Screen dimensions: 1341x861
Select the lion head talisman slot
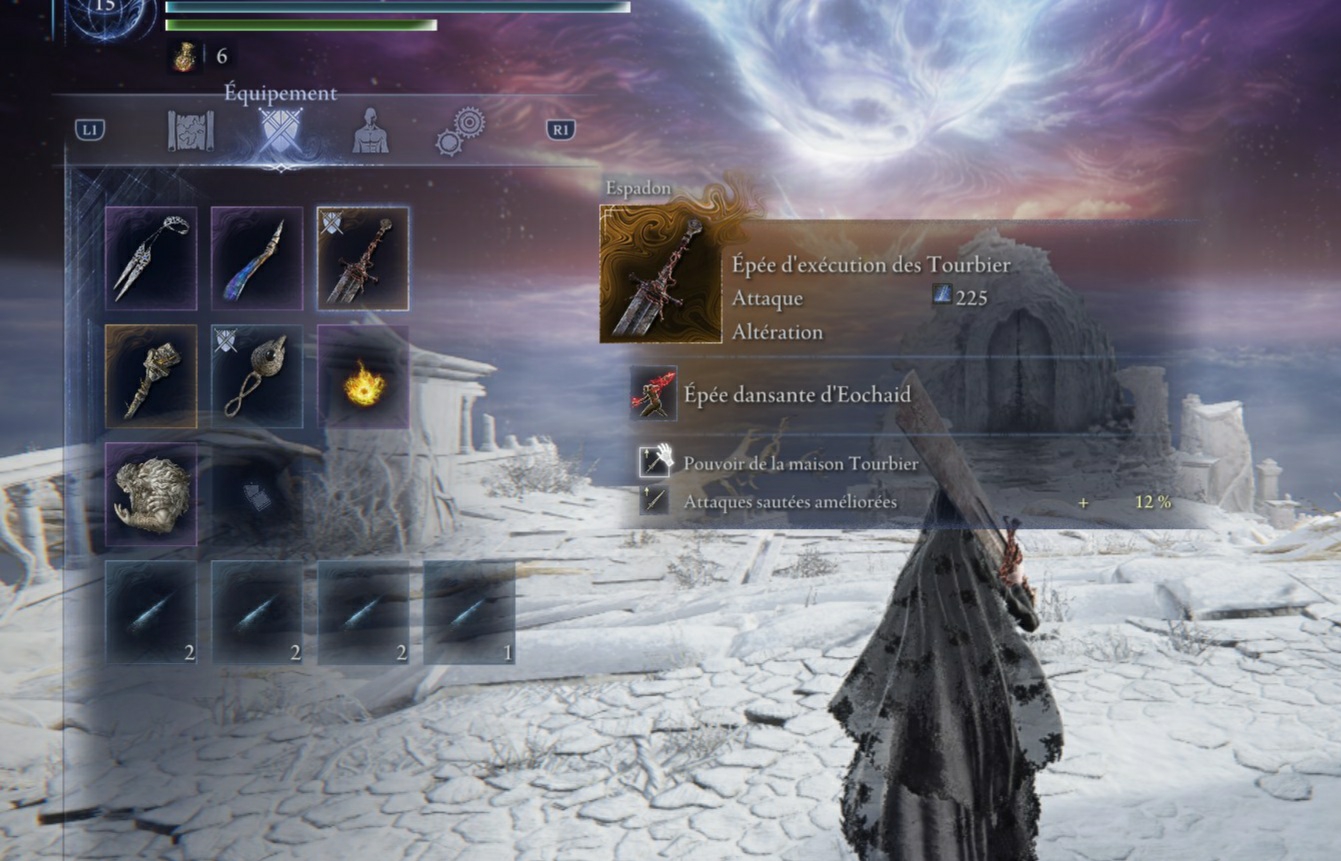click(x=151, y=494)
